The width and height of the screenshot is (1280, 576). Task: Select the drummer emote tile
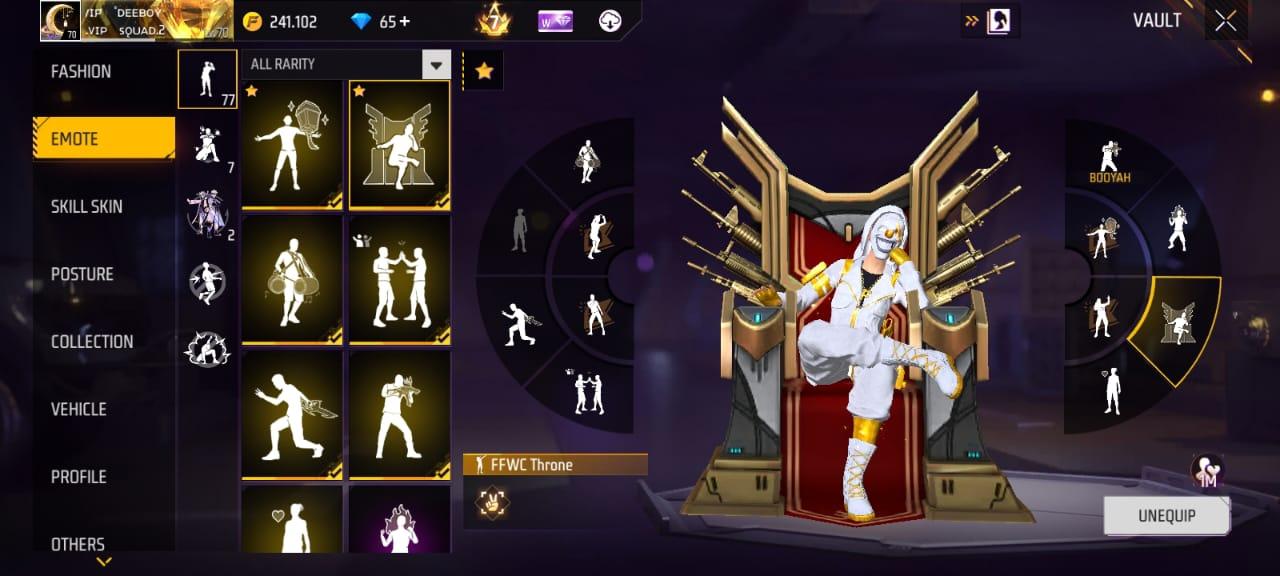pyautogui.click(x=293, y=279)
